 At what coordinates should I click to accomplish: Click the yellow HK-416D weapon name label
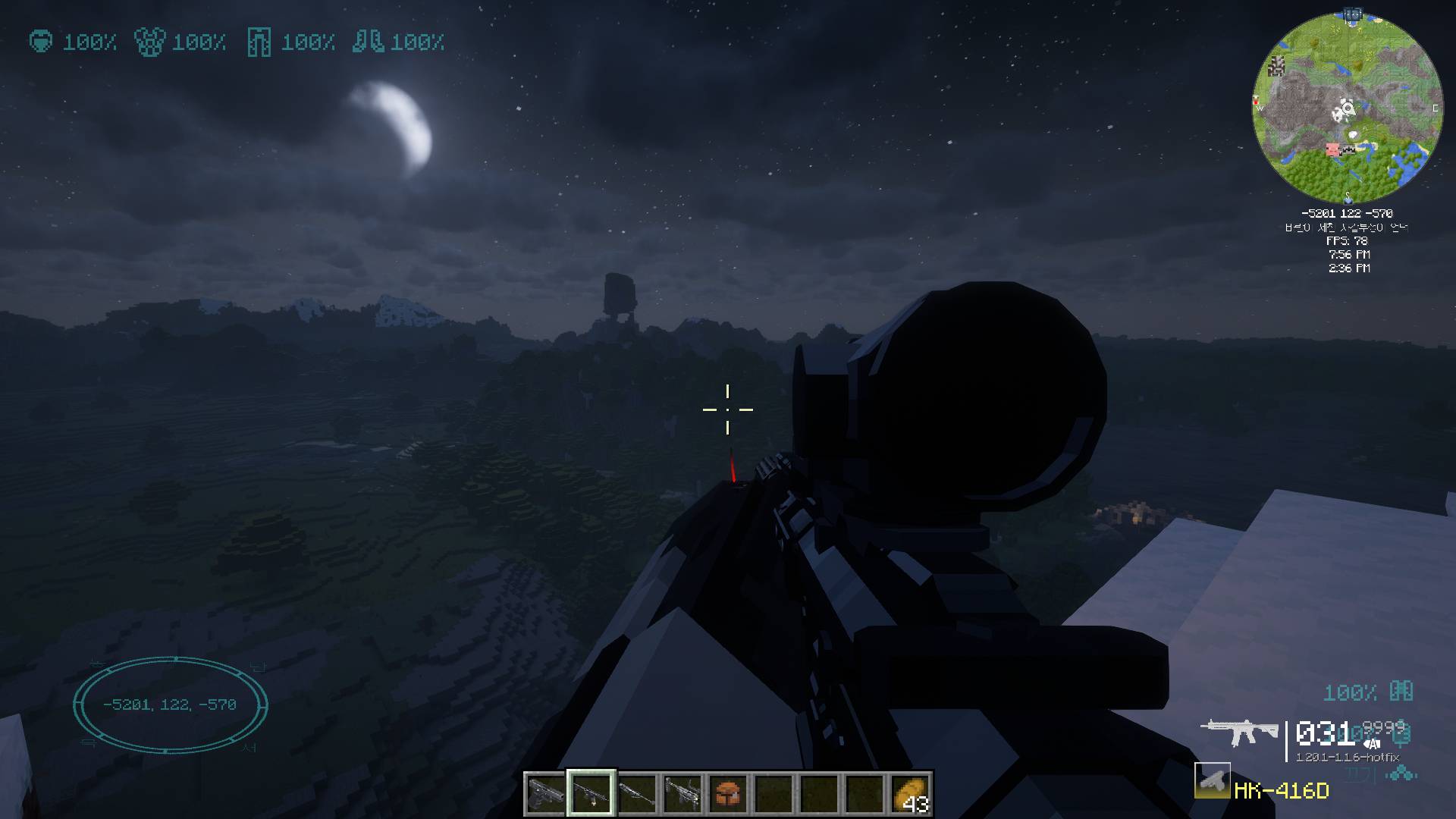tap(1280, 791)
